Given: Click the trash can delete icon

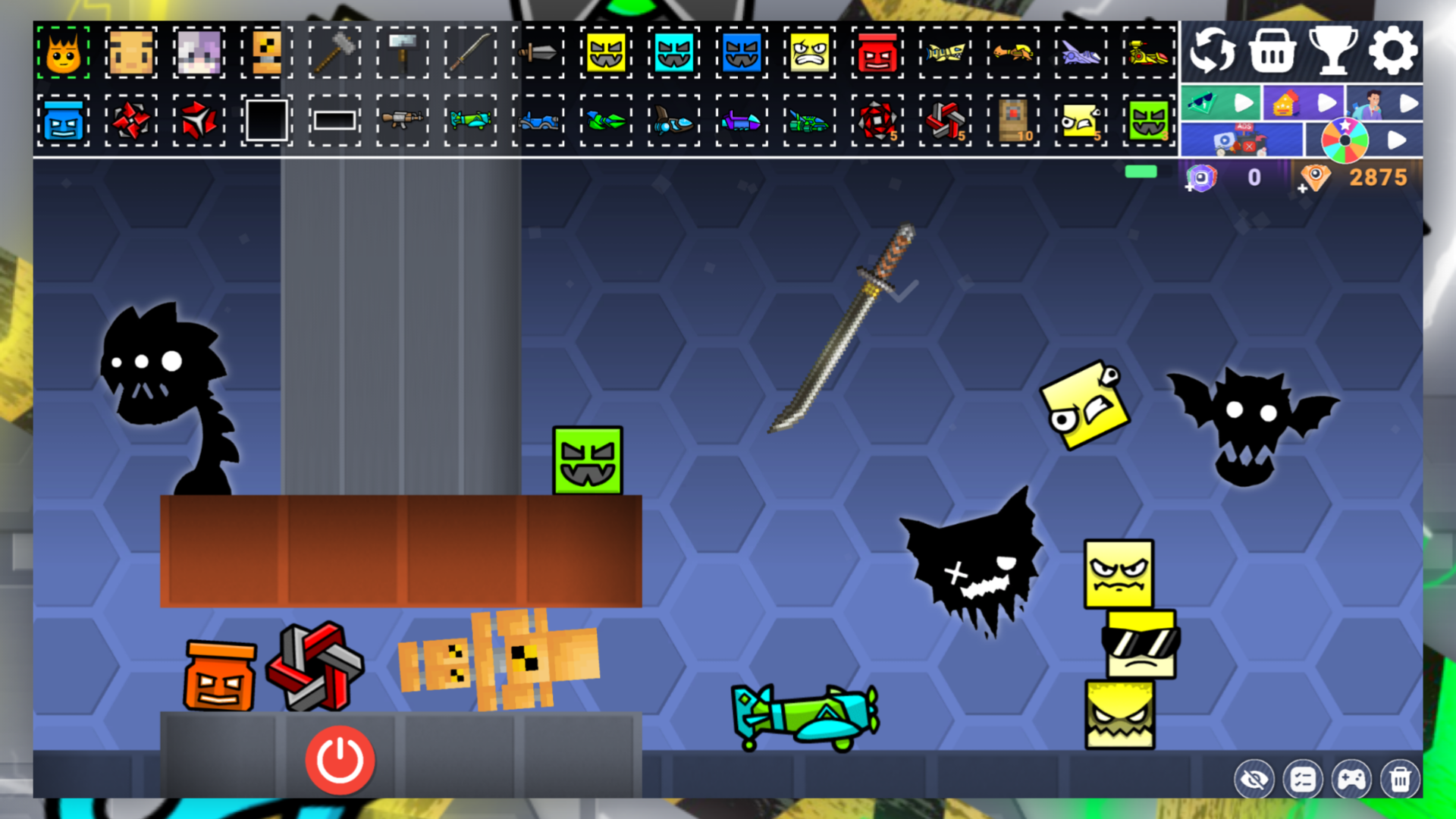Looking at the screenshot, I should 1401,778.
